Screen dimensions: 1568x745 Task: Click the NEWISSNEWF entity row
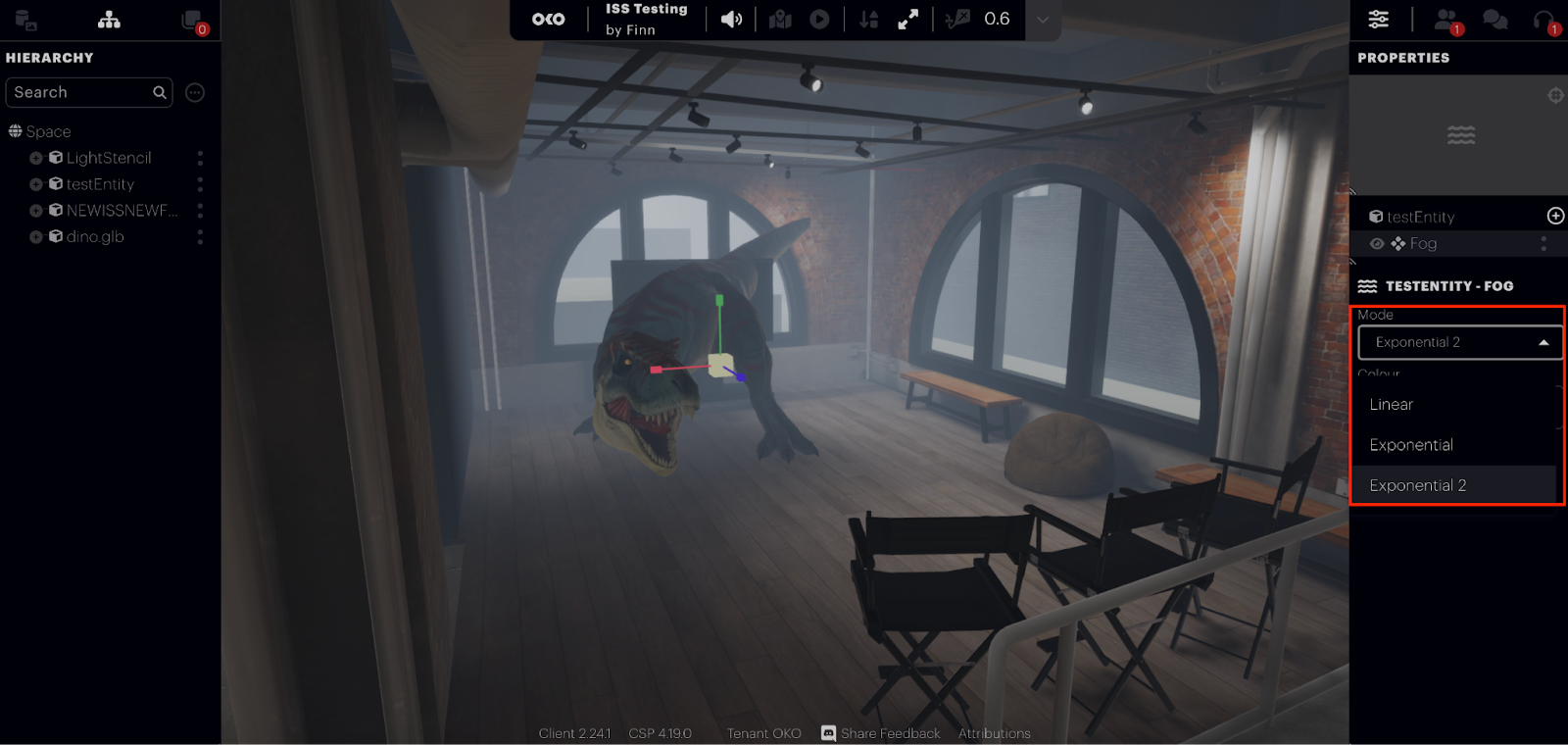click(122, 211)
